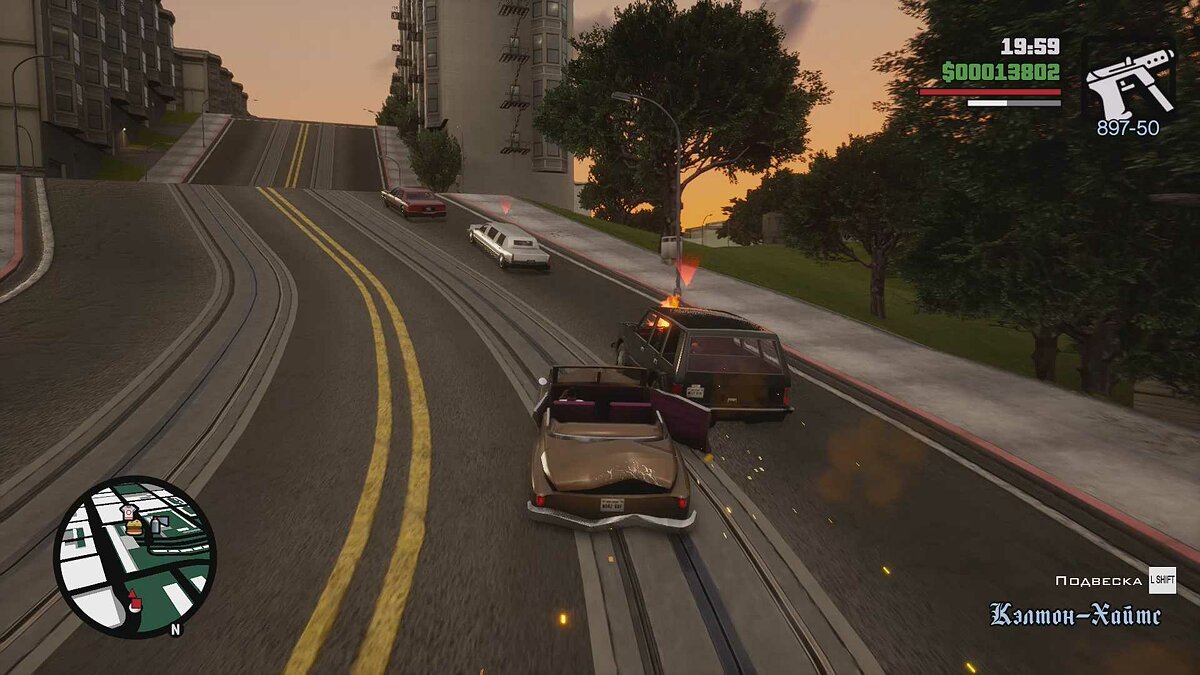The width and height of the screenshot is (1200, 675).
Task: Choose the t-shirt clothing store minimap marker
Action: [x=129, y=510]
